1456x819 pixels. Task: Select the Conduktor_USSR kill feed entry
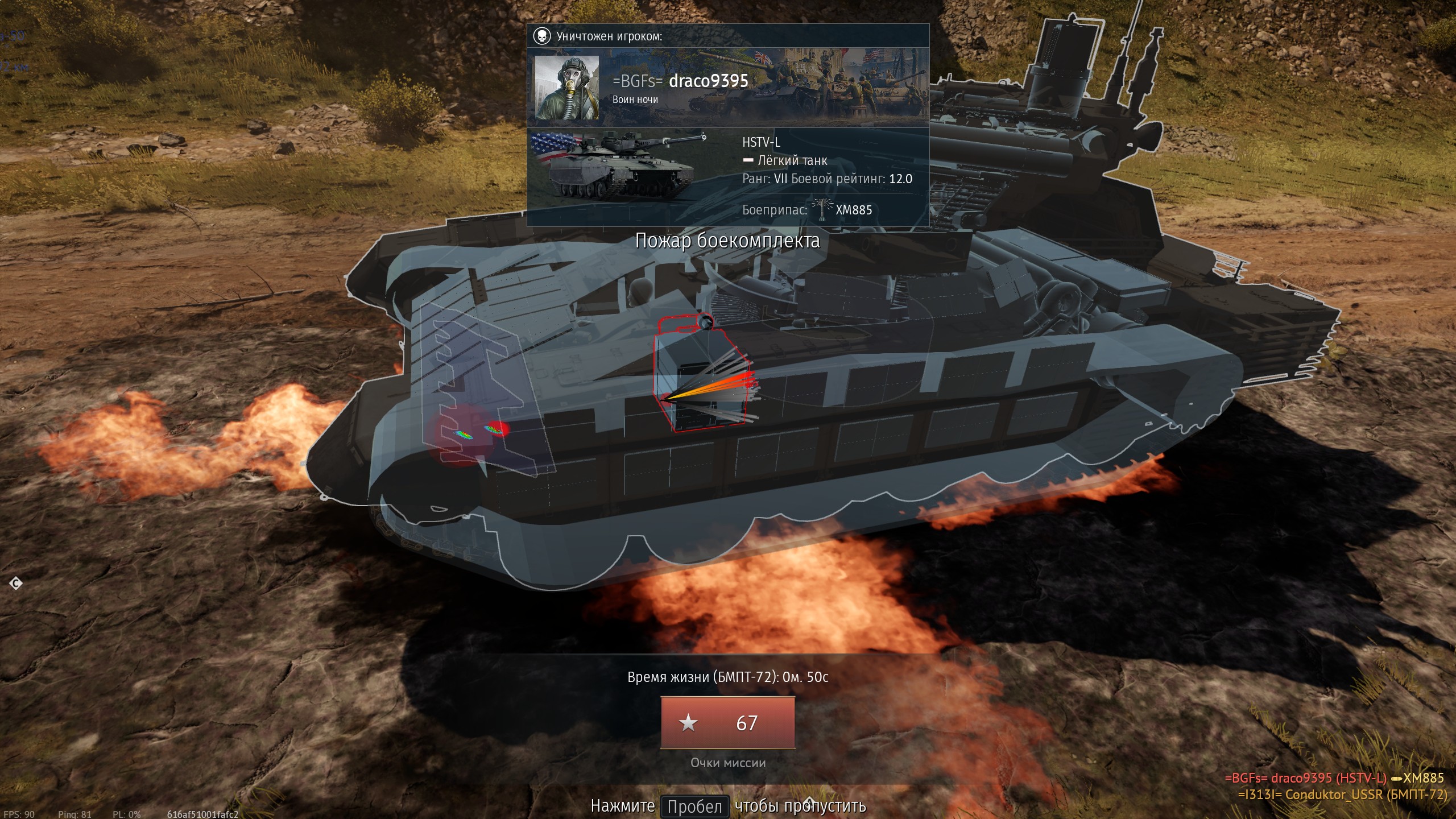click(x=1342, y=795)
